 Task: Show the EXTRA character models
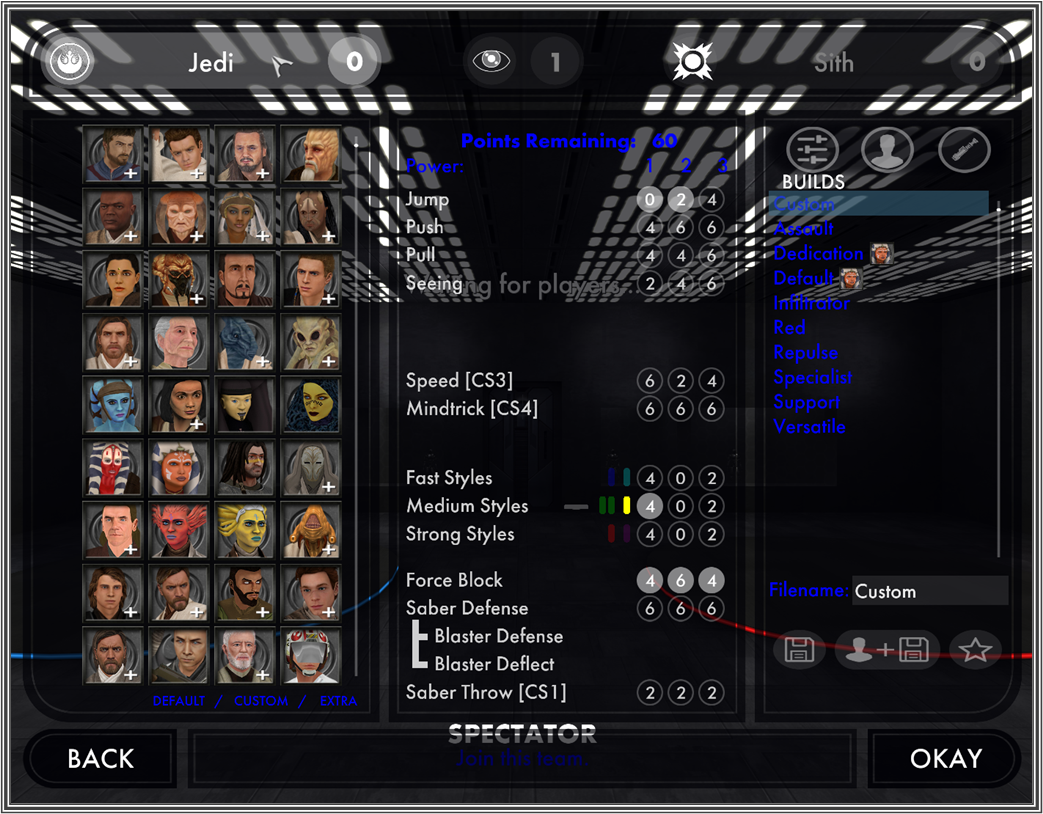[338, 701]
